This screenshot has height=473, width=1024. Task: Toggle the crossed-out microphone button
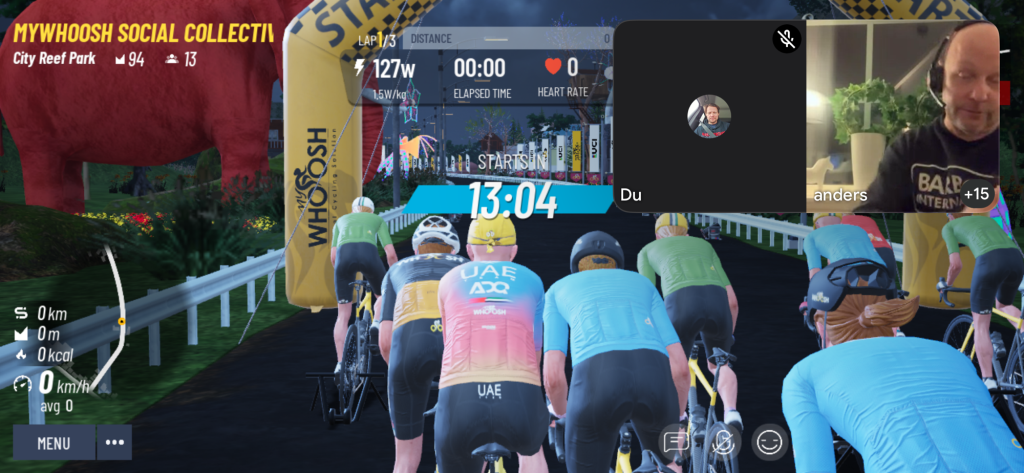tap(723, 441)
